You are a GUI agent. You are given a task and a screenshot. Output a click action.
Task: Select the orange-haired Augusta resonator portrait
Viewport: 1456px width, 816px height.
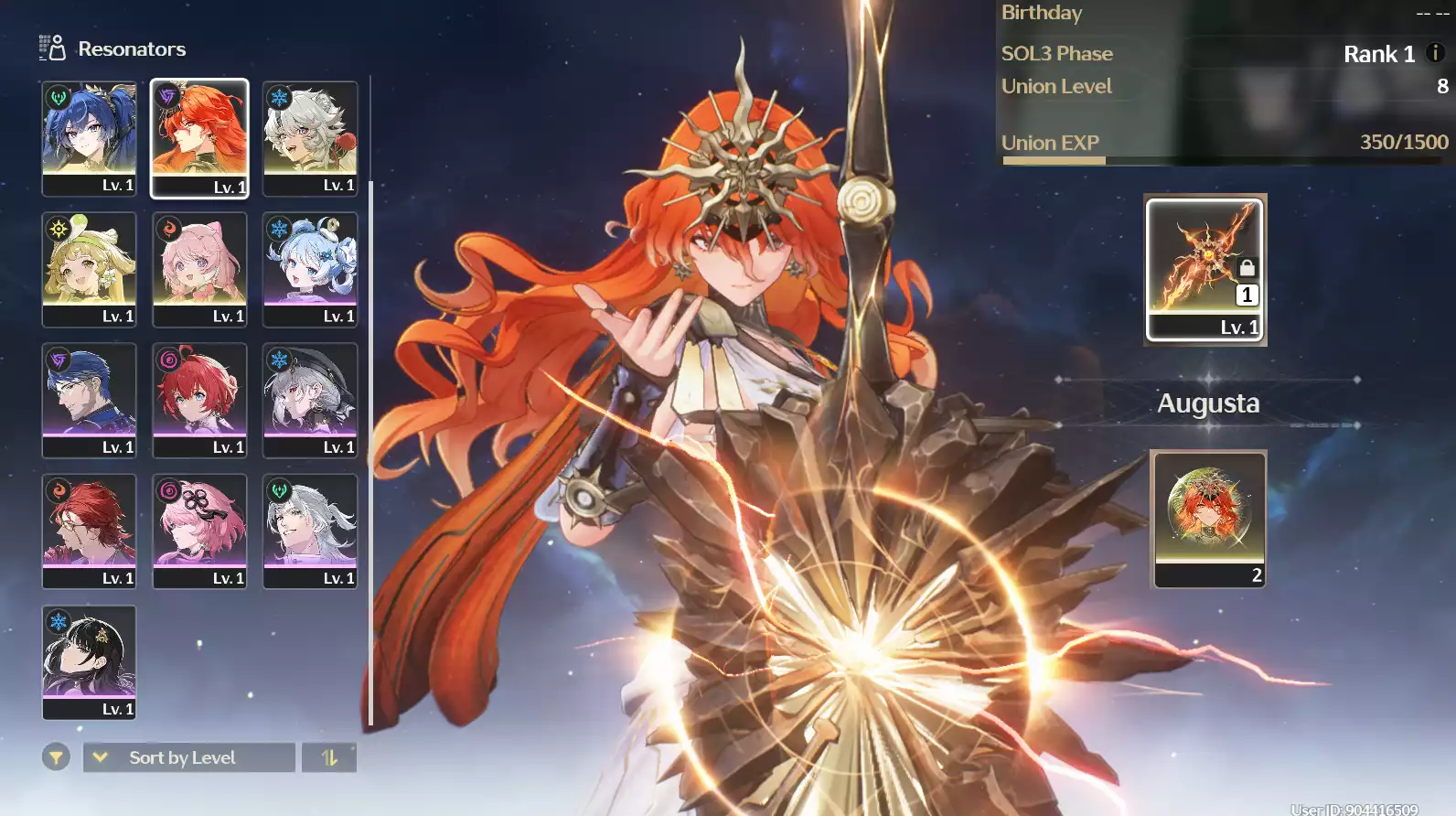tap(199, 137)
